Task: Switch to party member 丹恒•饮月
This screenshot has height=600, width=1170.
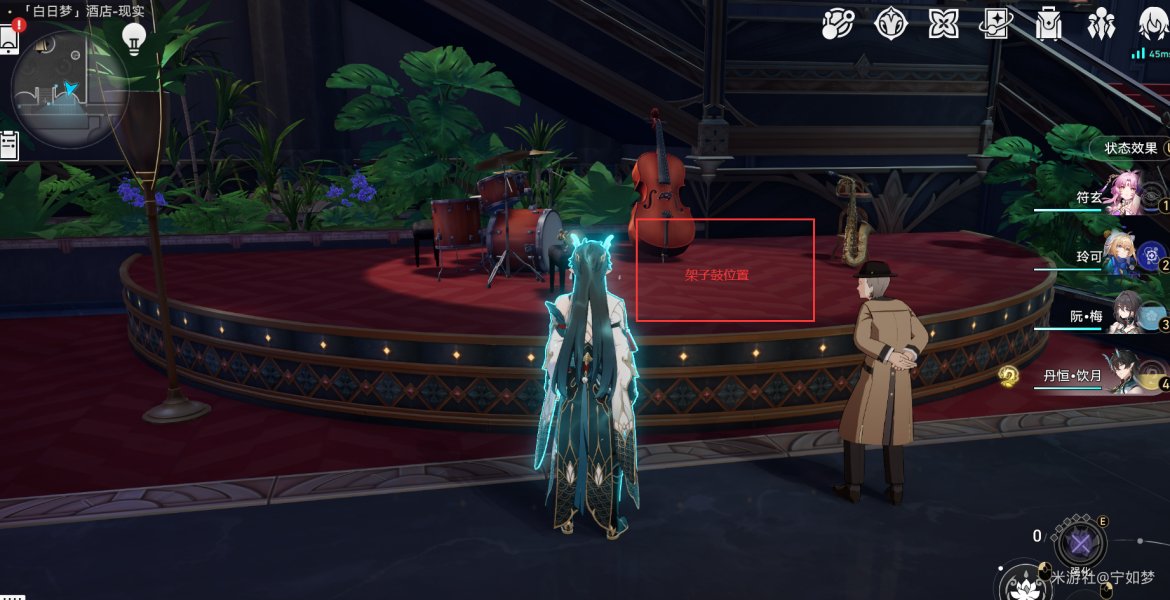Action: [x=1122, y=374]
